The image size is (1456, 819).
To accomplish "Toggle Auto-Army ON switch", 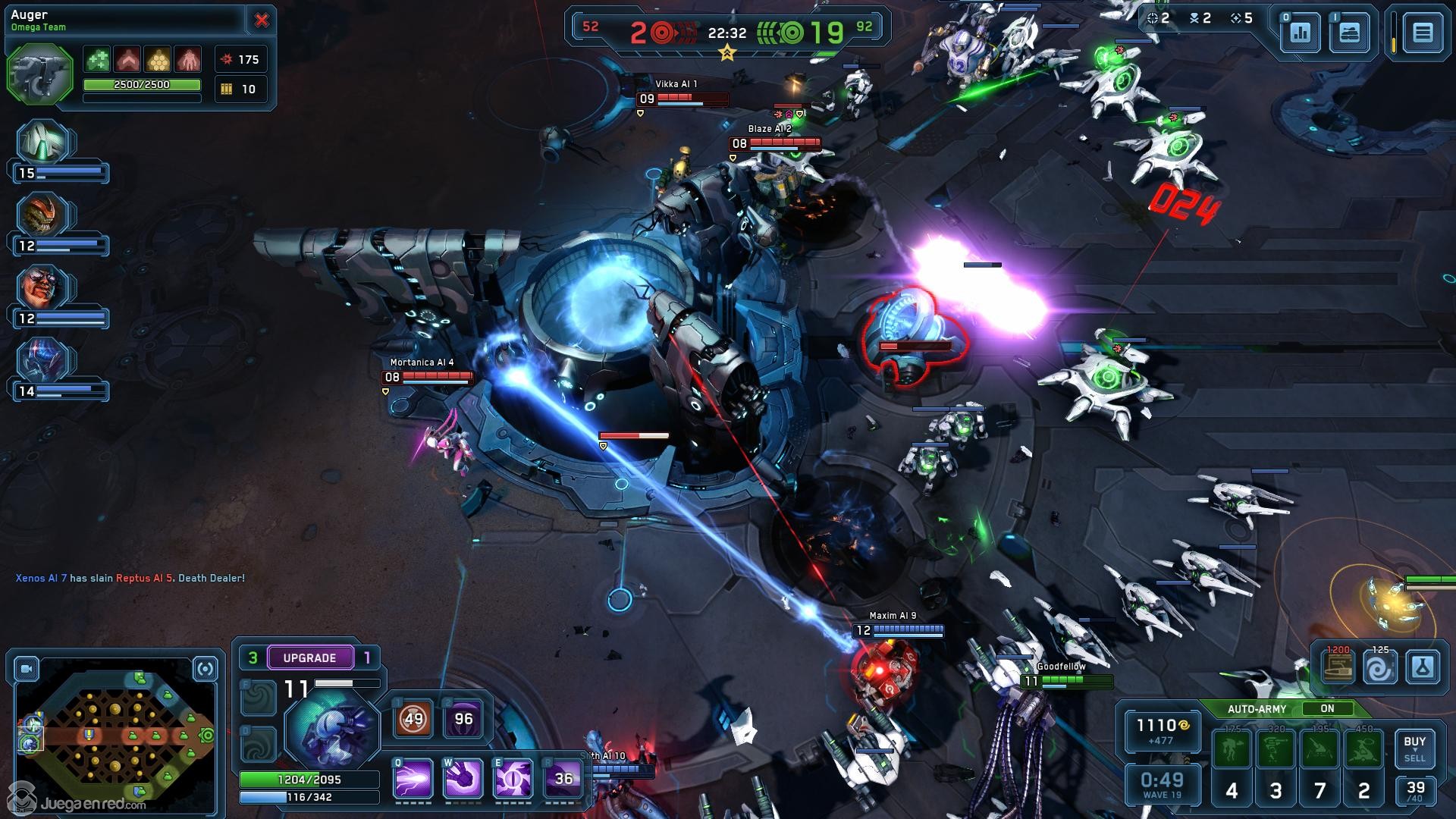I will (x=1326, y=708).
